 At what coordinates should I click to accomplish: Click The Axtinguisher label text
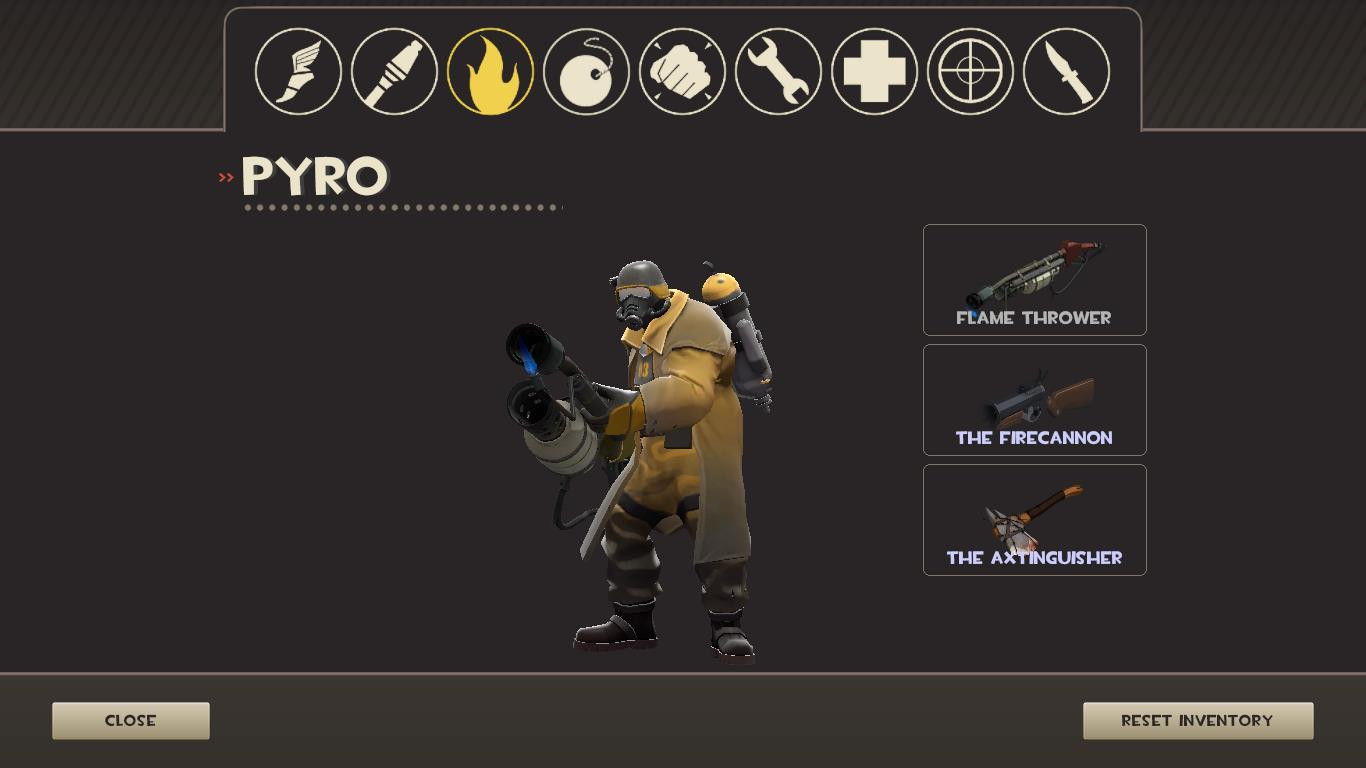click(x=1035, y=558)
